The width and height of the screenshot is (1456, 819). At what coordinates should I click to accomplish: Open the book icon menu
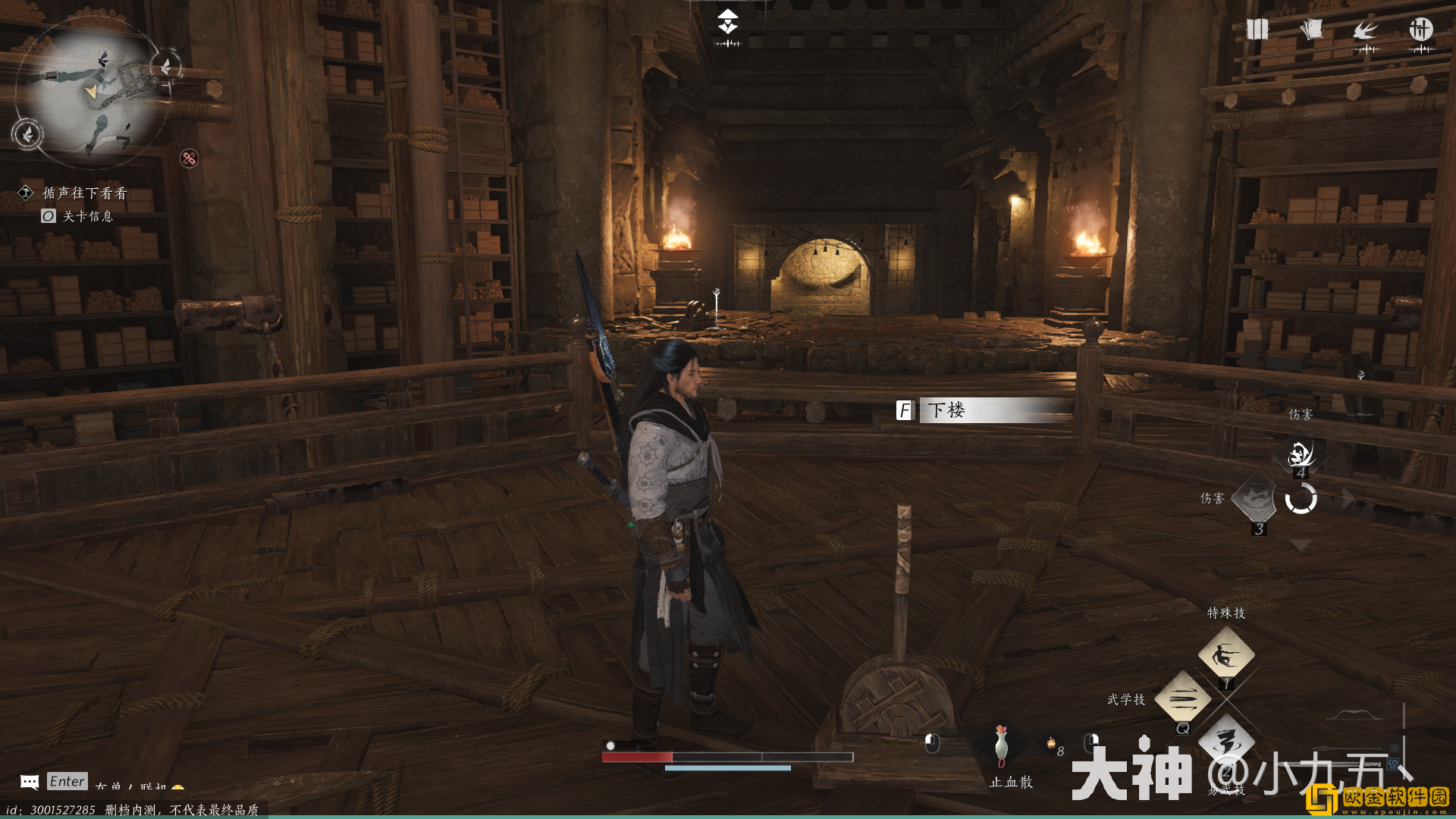(1257, 30)
